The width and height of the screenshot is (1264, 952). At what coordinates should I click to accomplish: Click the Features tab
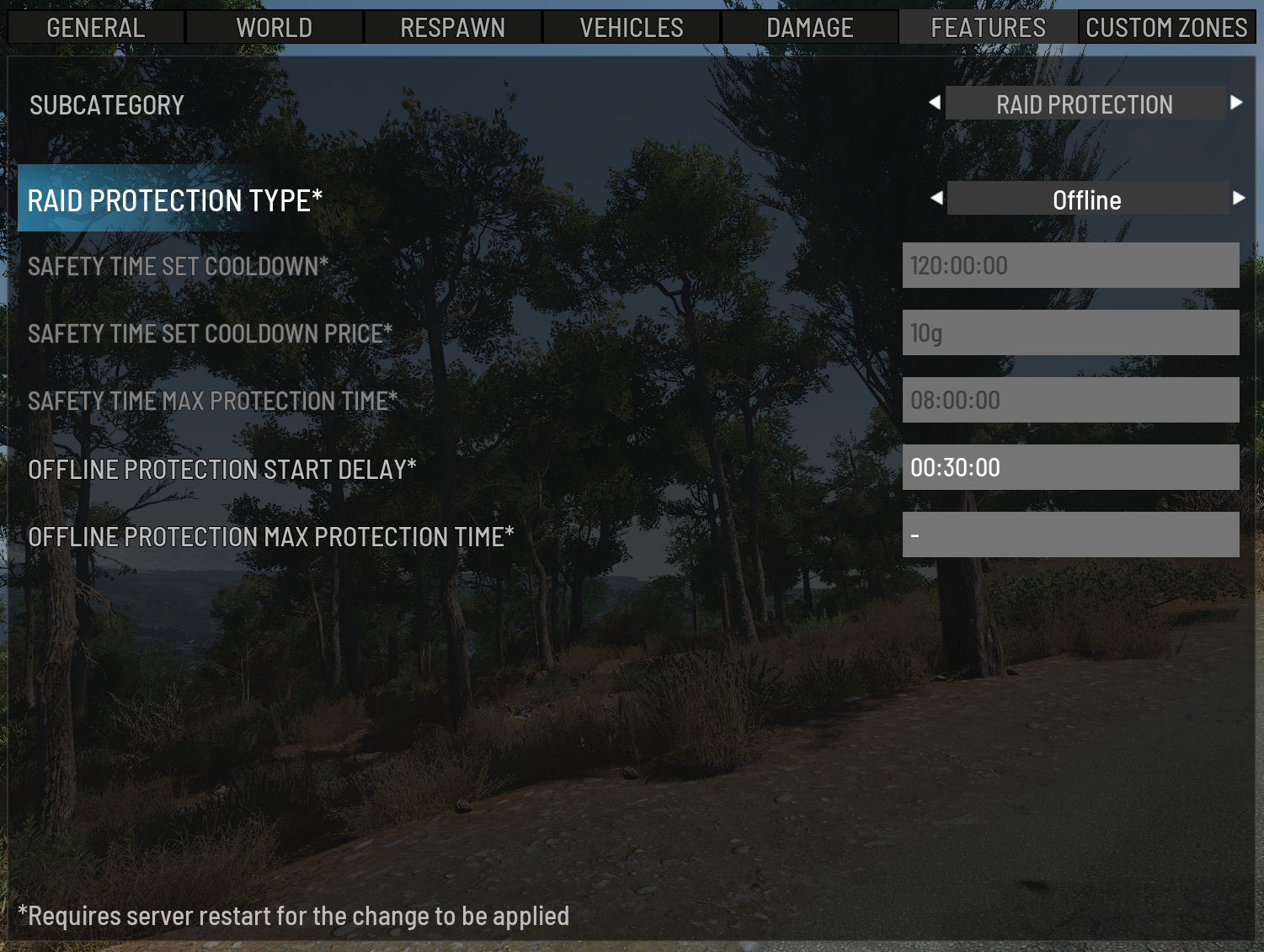click(x=988, y=28)
